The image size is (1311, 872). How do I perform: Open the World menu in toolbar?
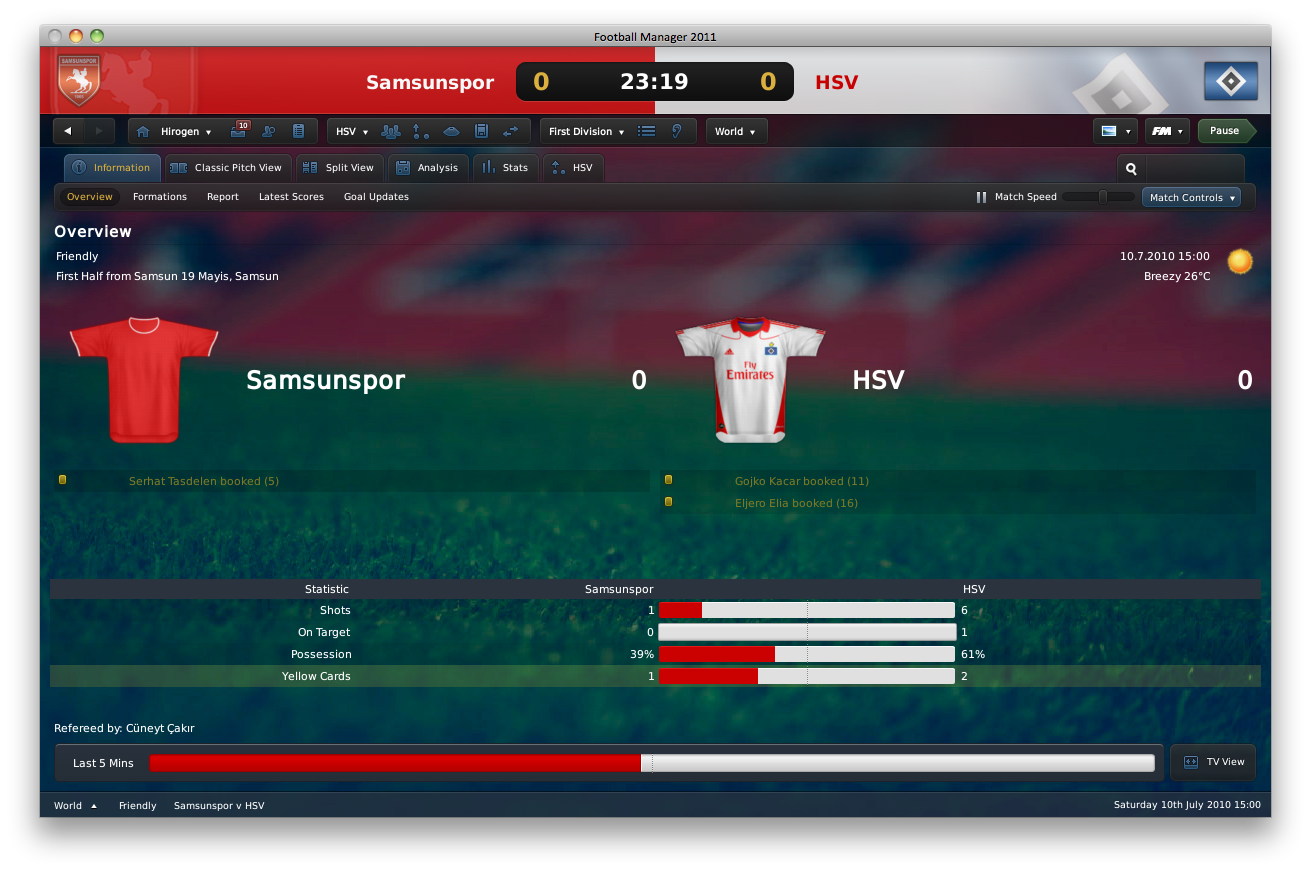735,132
